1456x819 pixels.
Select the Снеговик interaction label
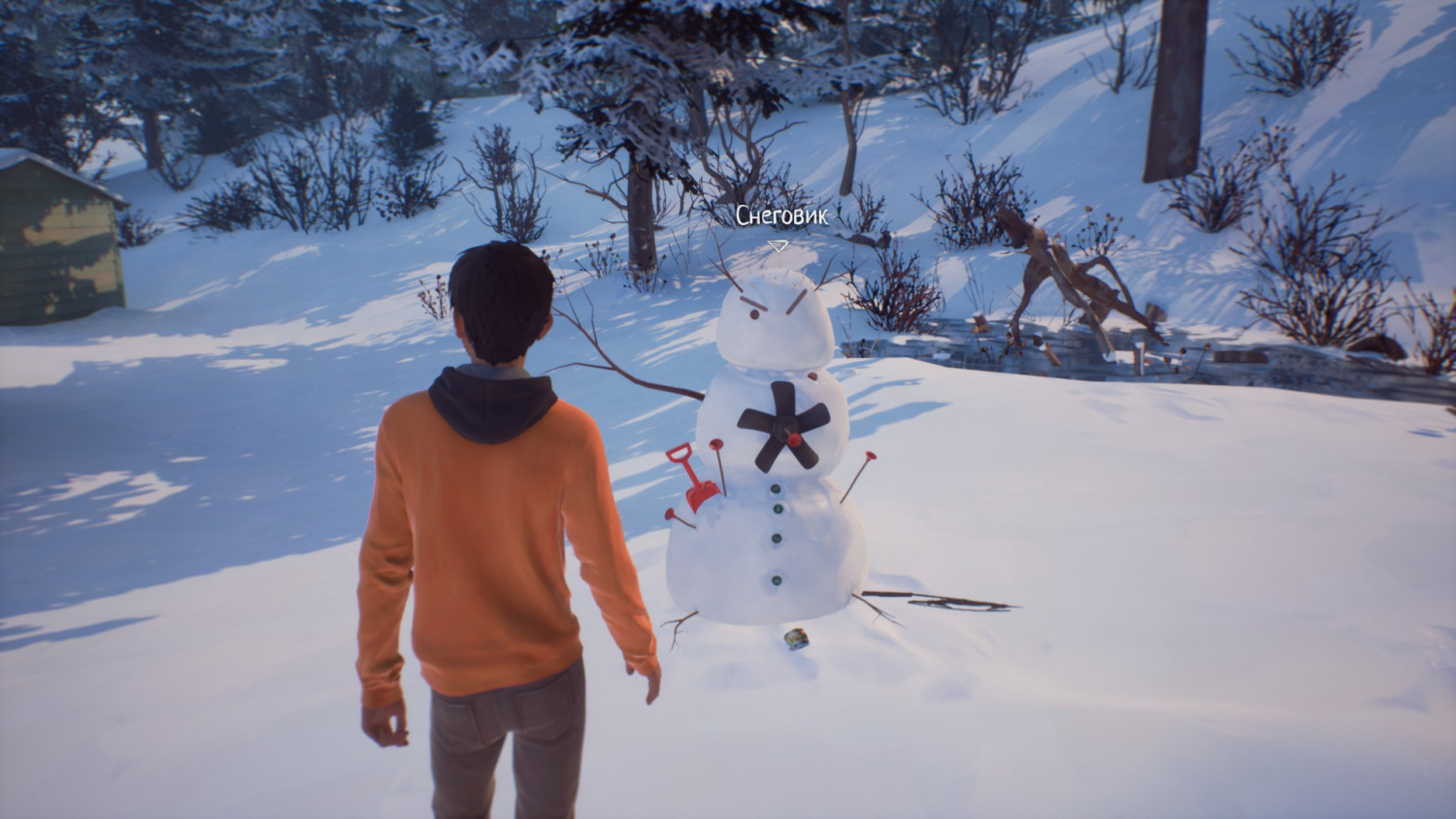781,216
